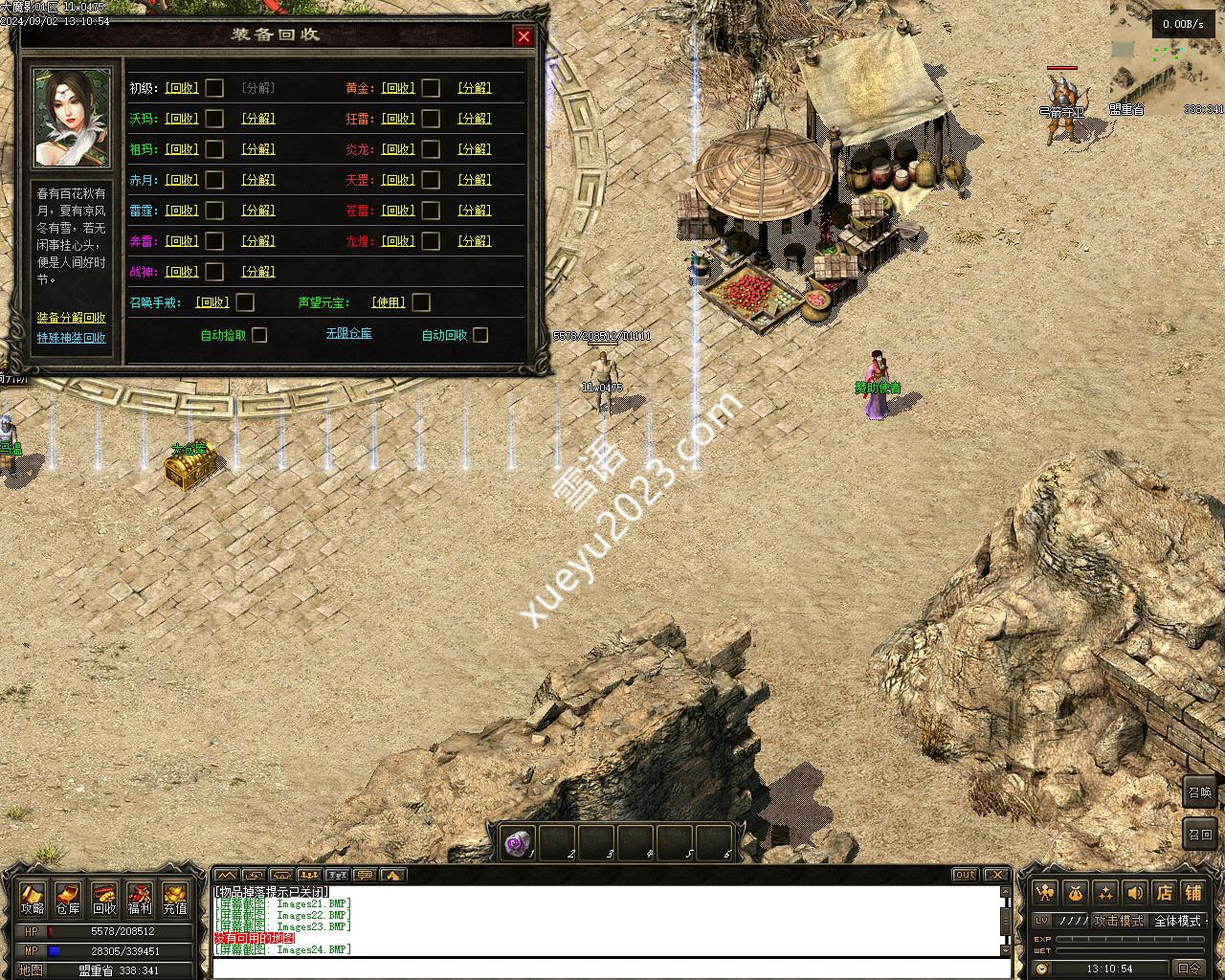Image resolution: width=1225 pixels, height=980 pixels.
Task: Open the 装备分解回收 page
Action: 72,318
